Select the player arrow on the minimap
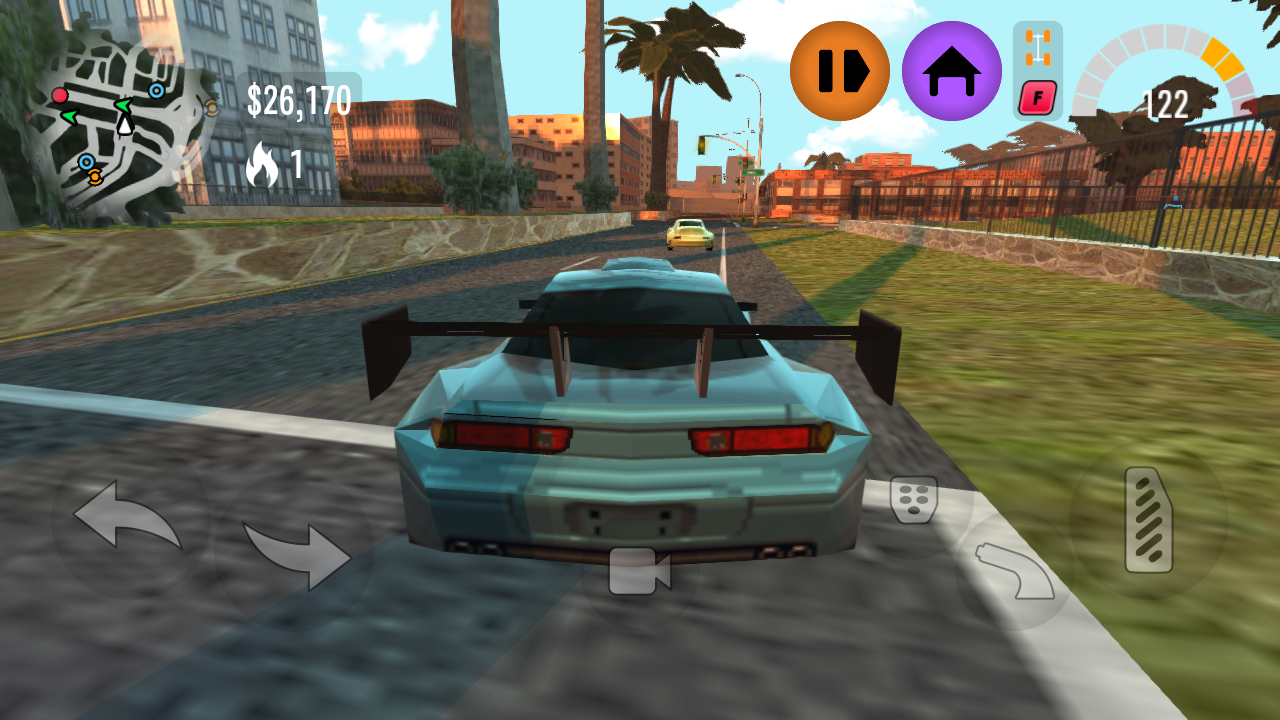The width and height of the screenshot is (1280, 720). [124, 126]
